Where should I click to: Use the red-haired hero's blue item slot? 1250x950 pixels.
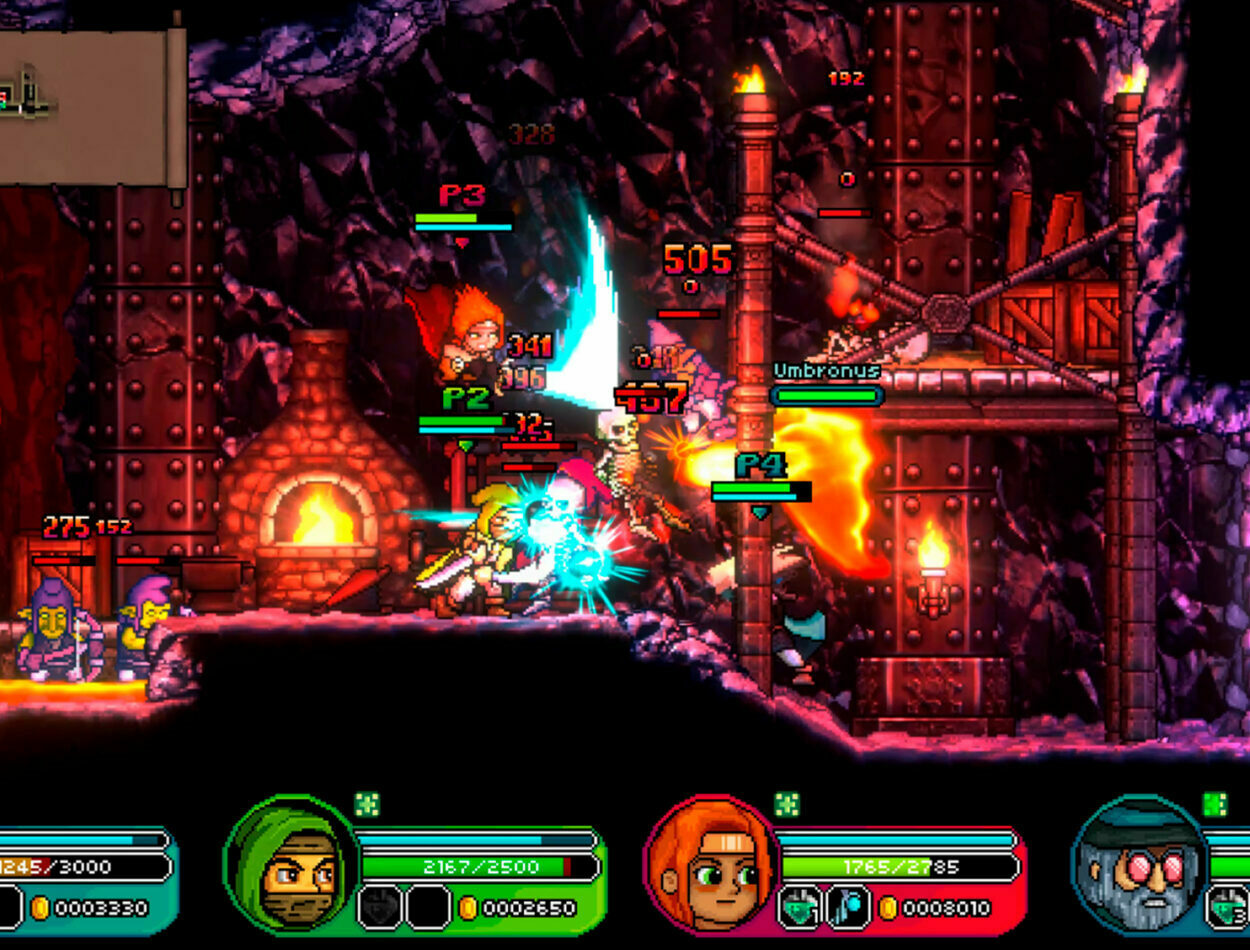tap(845, 907)
